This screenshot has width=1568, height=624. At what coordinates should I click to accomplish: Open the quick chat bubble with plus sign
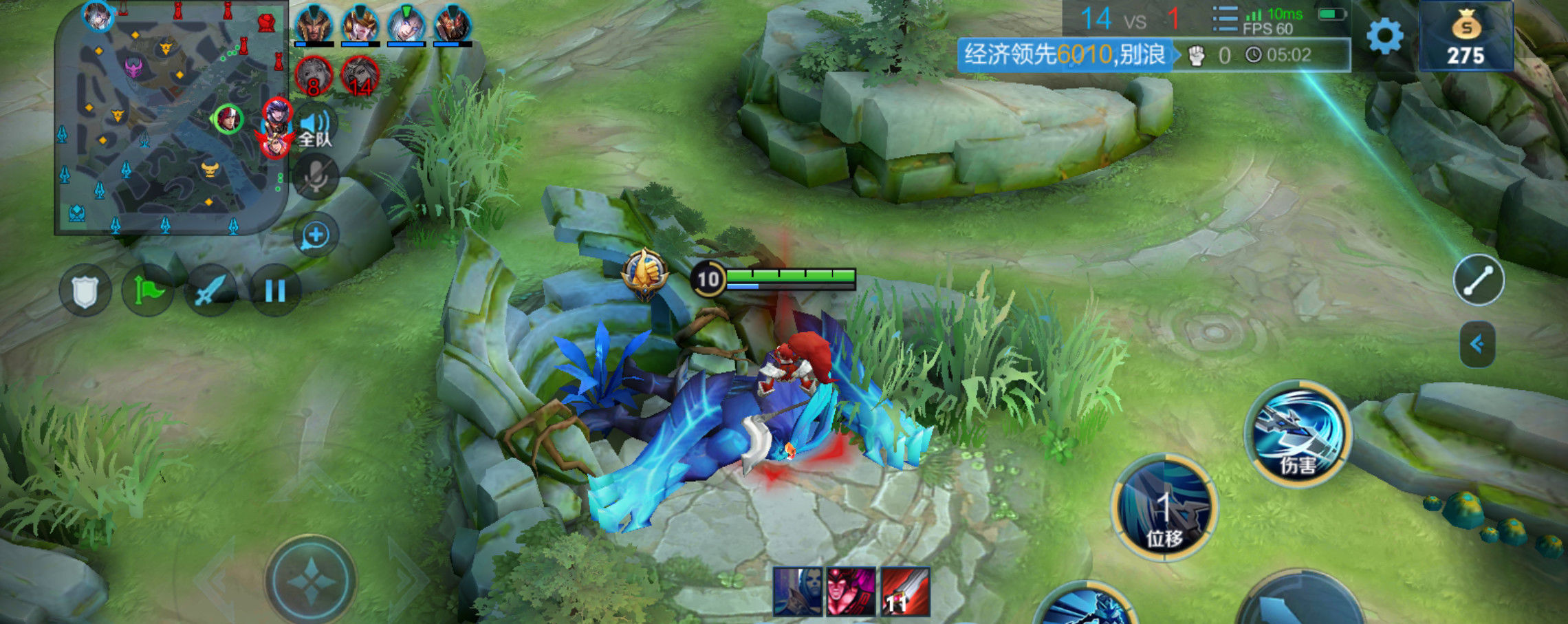pyautogui.click(x=316, y=235)
